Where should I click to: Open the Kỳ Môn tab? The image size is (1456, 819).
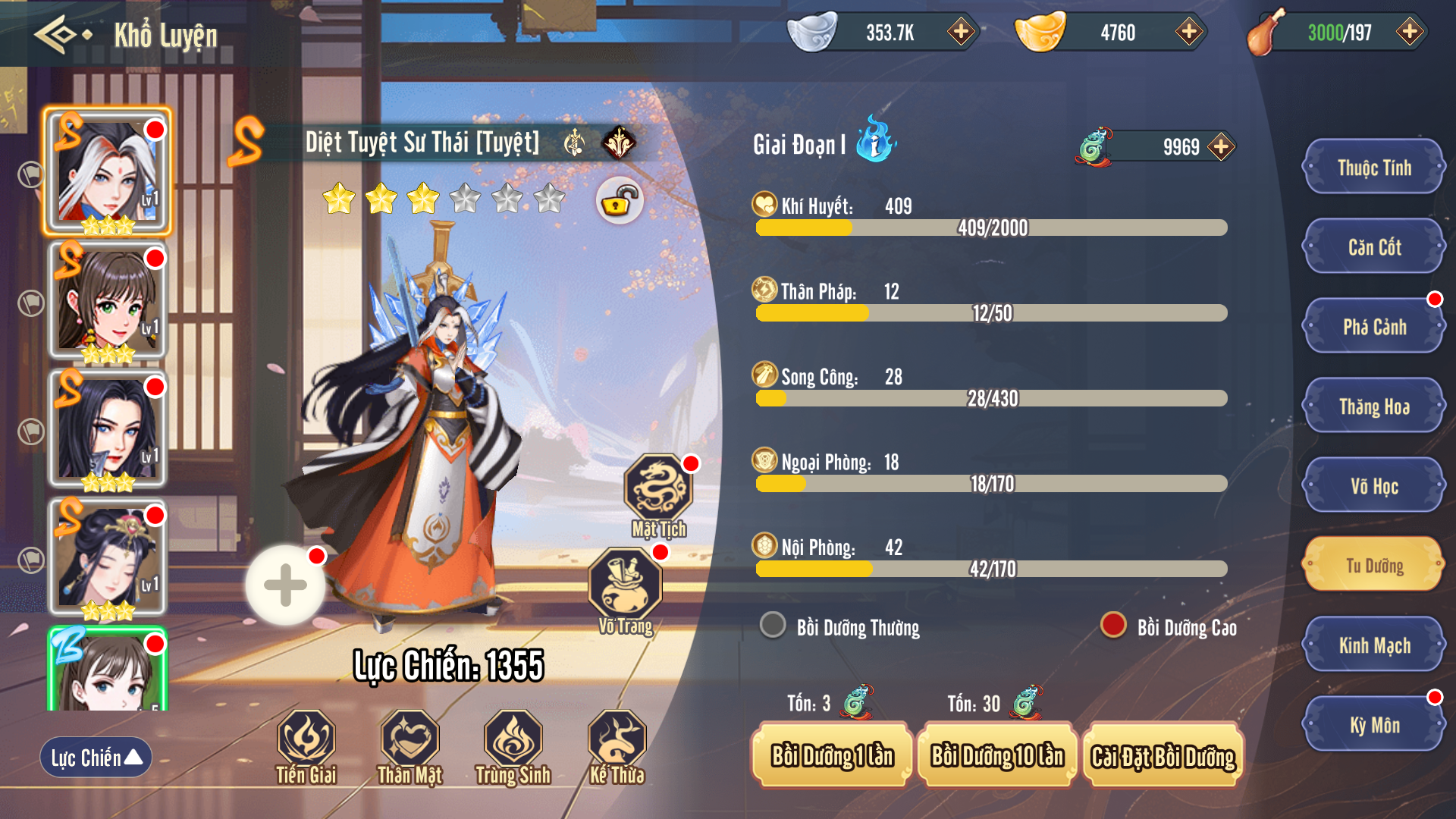(1373, 725)
